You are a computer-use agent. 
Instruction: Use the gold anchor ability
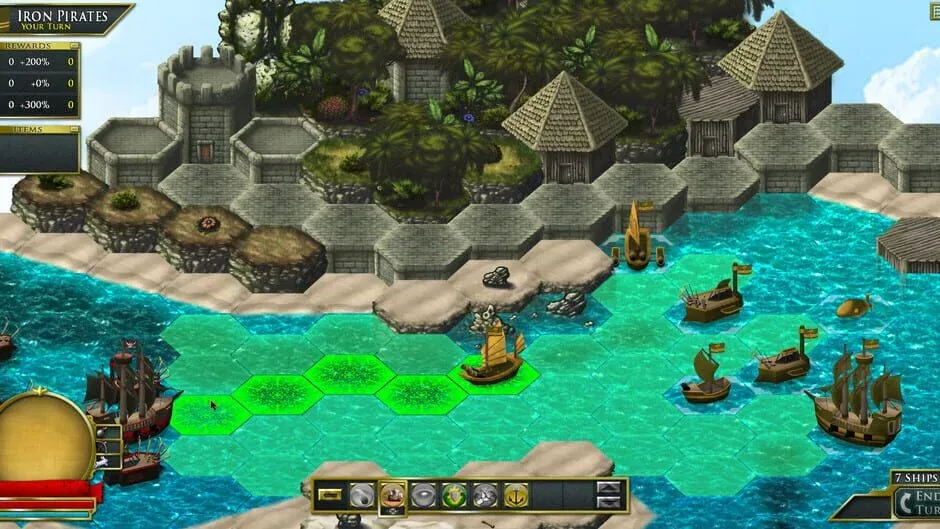[x=516, y=494]
